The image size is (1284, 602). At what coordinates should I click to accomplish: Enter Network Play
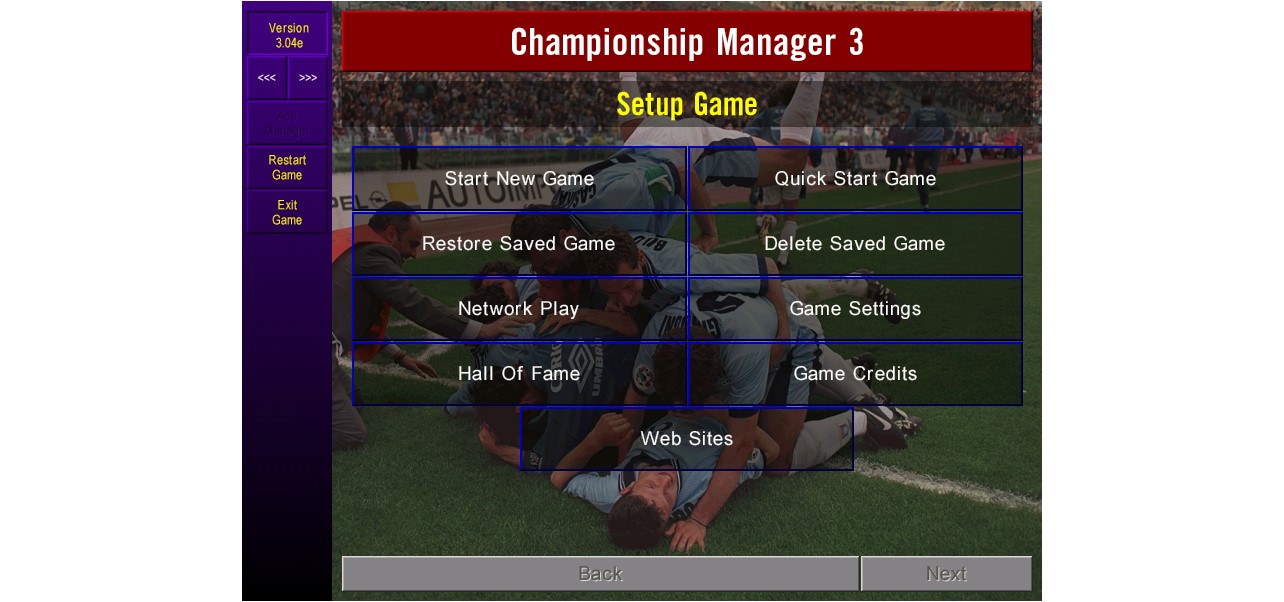[x=519, y=309]
